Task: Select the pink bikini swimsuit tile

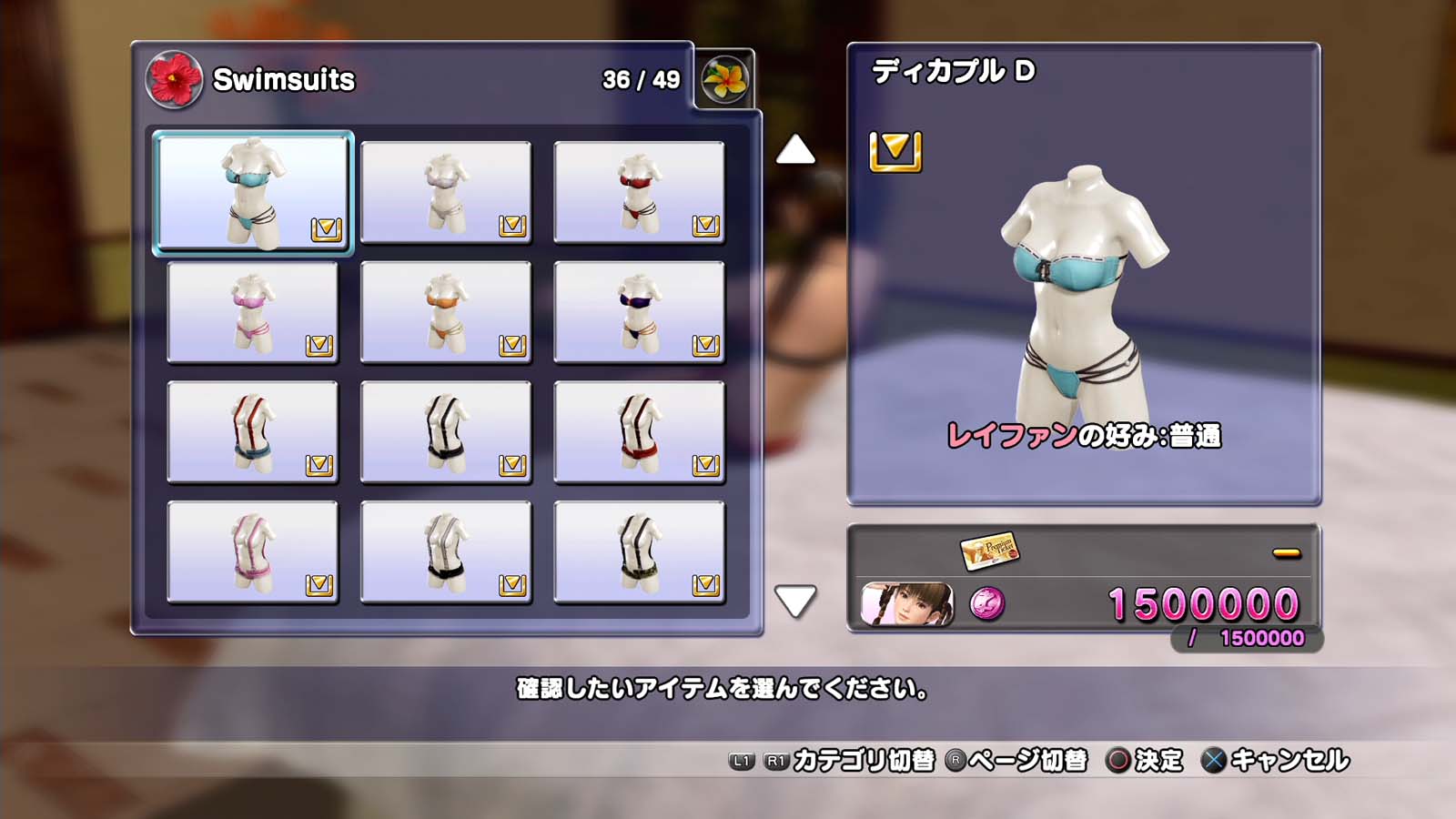Action: 253,312
